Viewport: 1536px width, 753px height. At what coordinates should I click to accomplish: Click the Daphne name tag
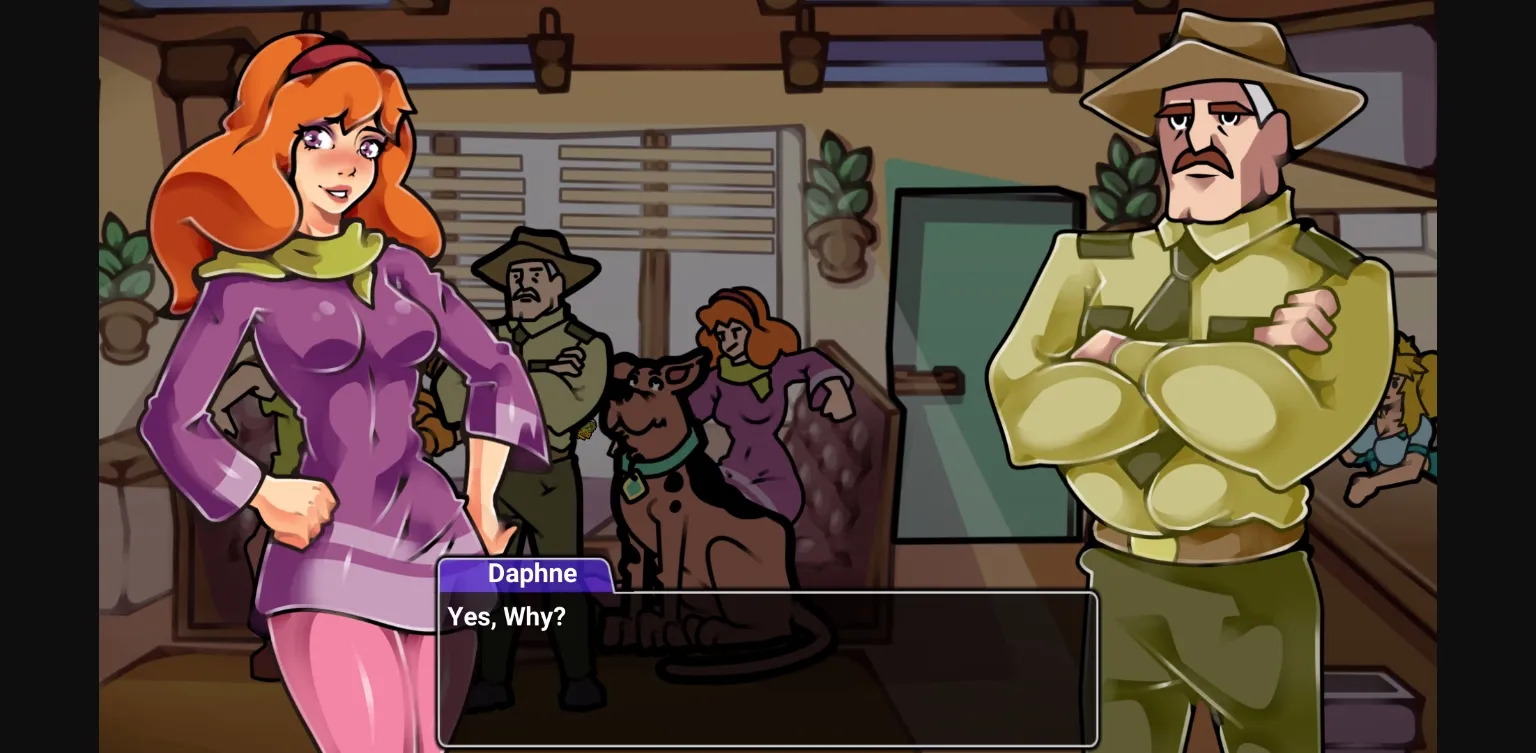(x=531, y=574)
